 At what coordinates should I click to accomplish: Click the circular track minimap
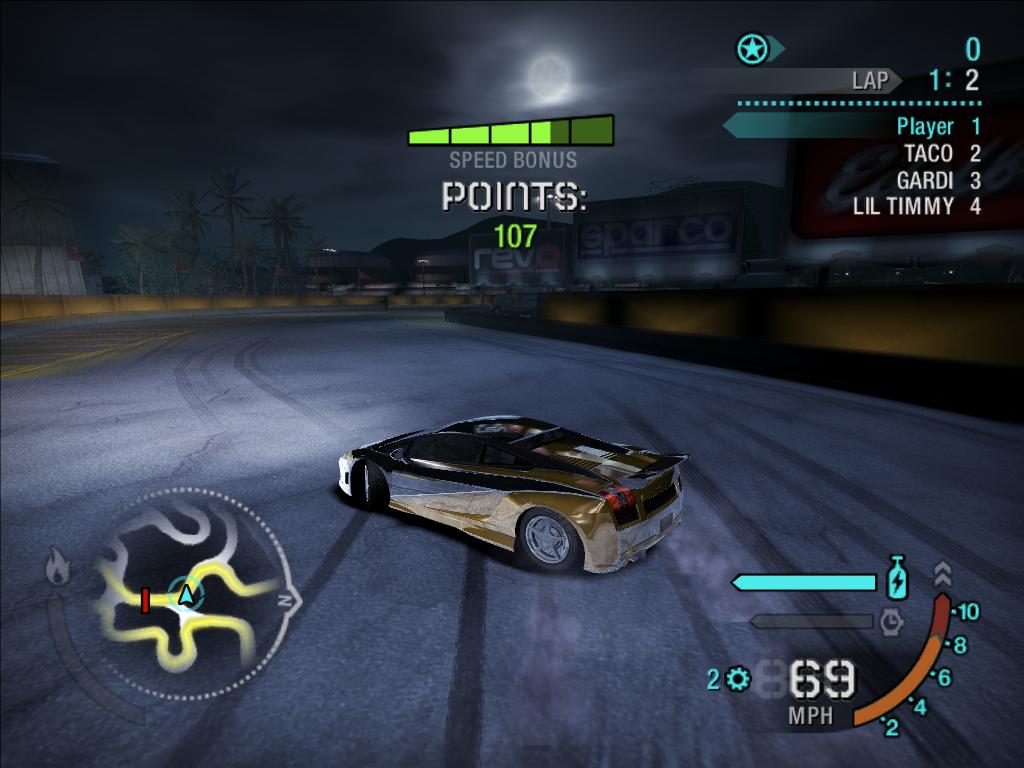185,595
